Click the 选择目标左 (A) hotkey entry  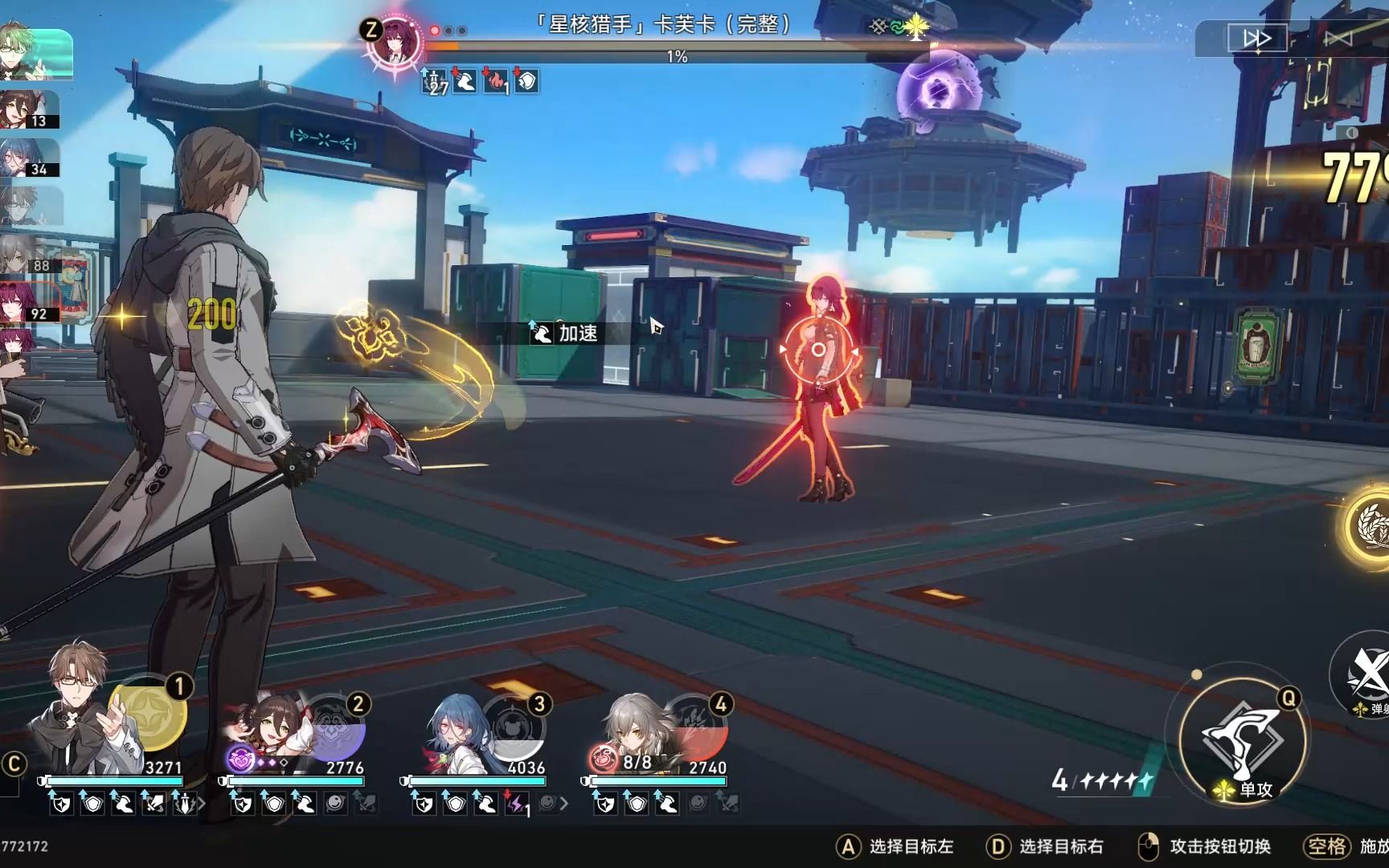coord(902,846)
